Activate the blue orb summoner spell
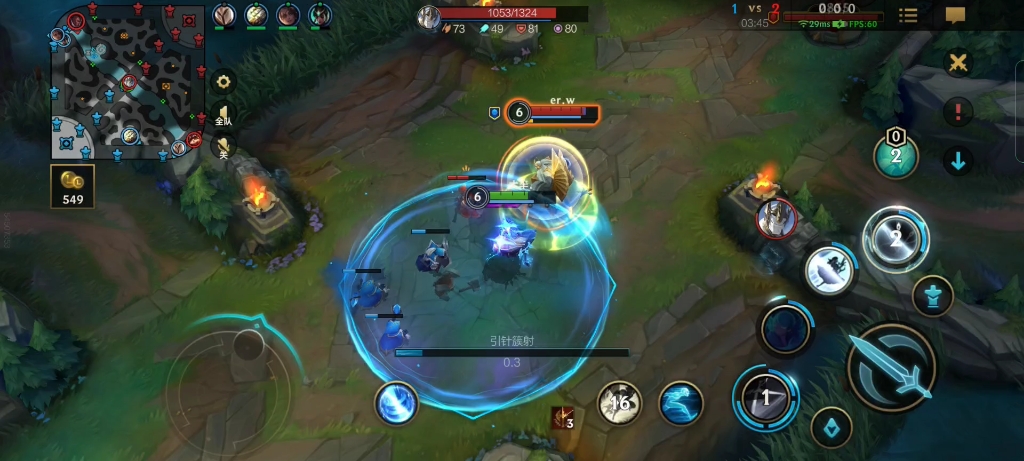Screen dimensions: 1024x461 tap(396, 402)
